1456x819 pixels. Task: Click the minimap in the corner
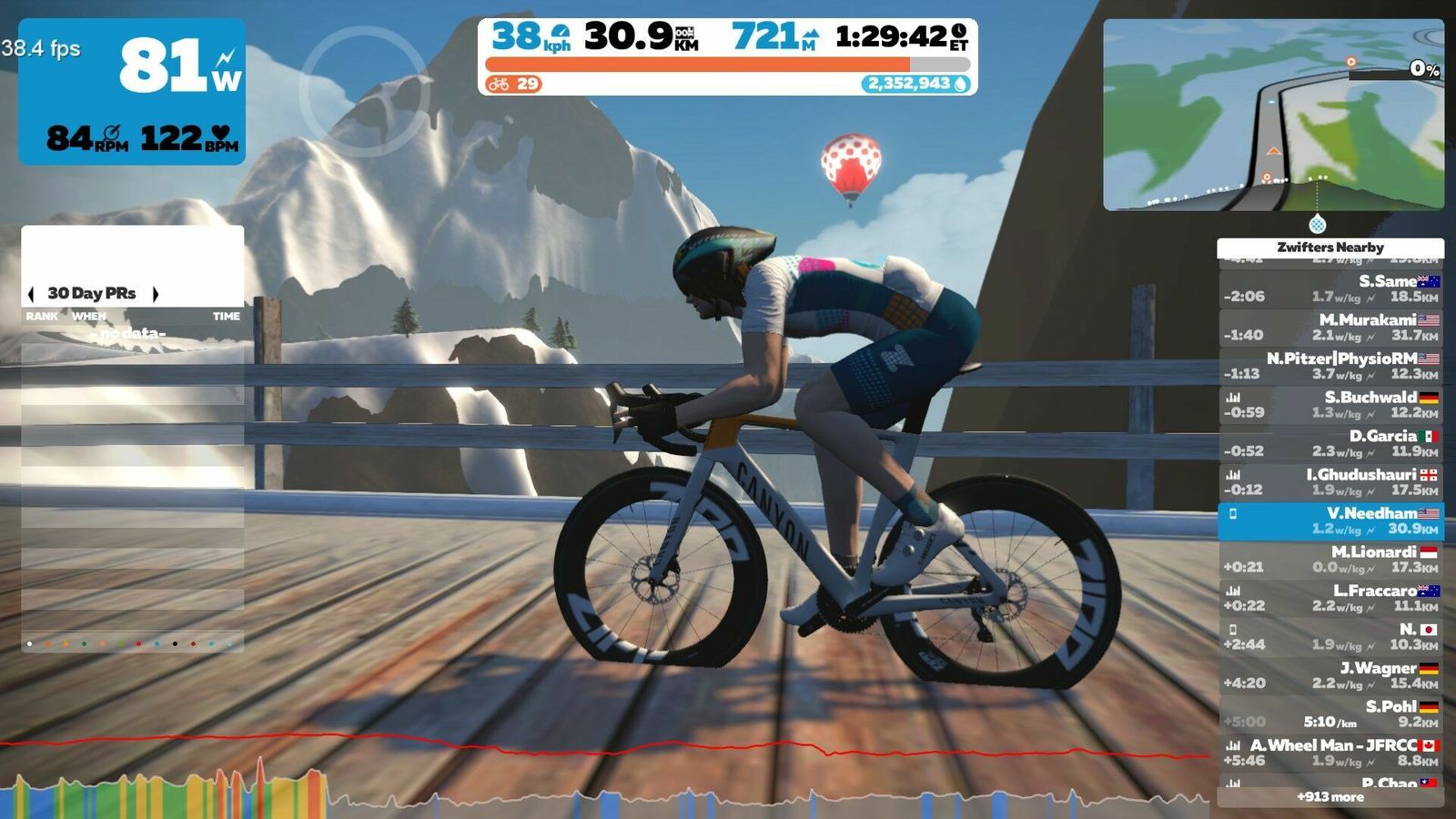(x=1273, y=115)
